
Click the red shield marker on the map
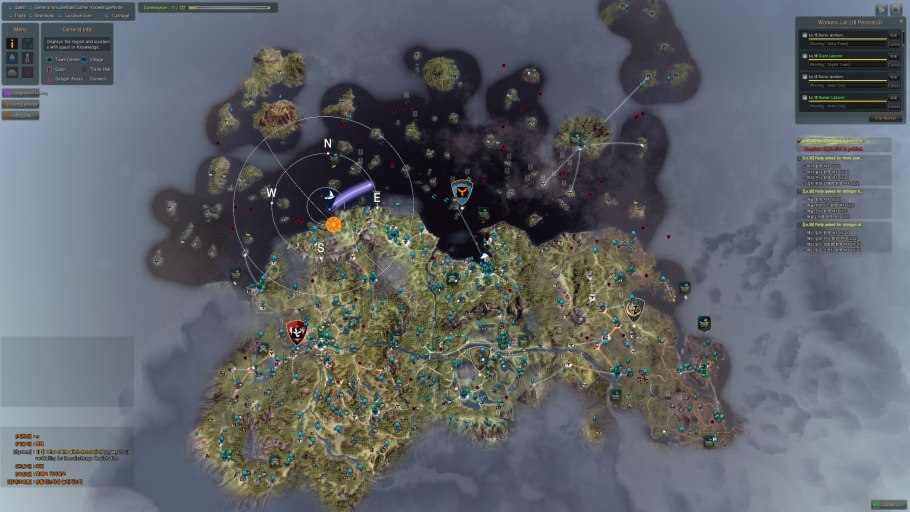click(296, 331)
